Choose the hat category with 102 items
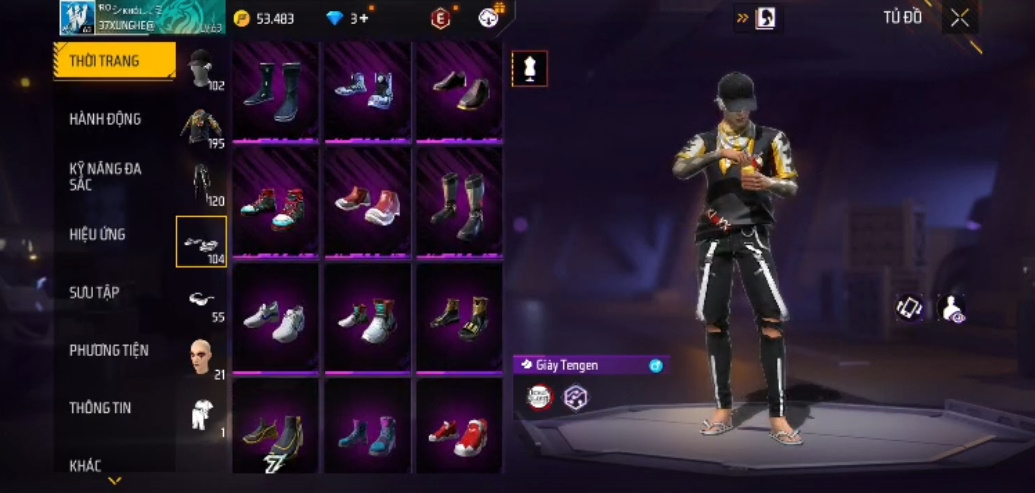Image resolution: width=1035 pixels, height=493 pixels. point(202,69)
